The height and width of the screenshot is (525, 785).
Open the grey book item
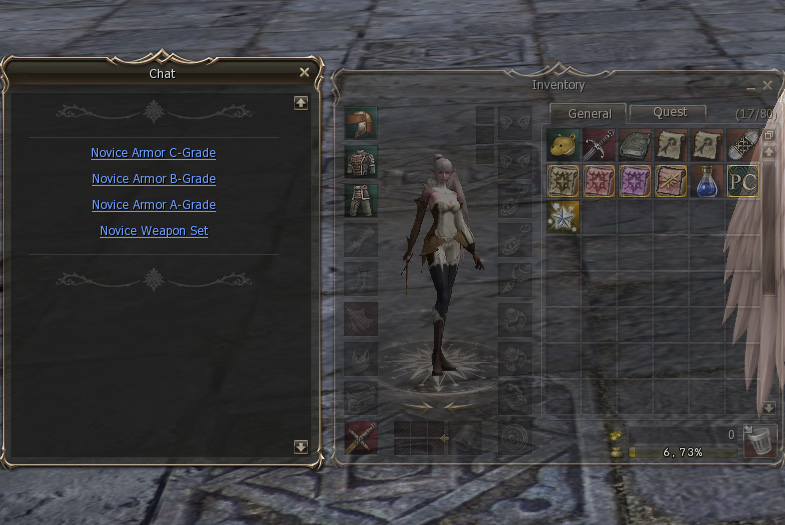[x=635, y=146]
